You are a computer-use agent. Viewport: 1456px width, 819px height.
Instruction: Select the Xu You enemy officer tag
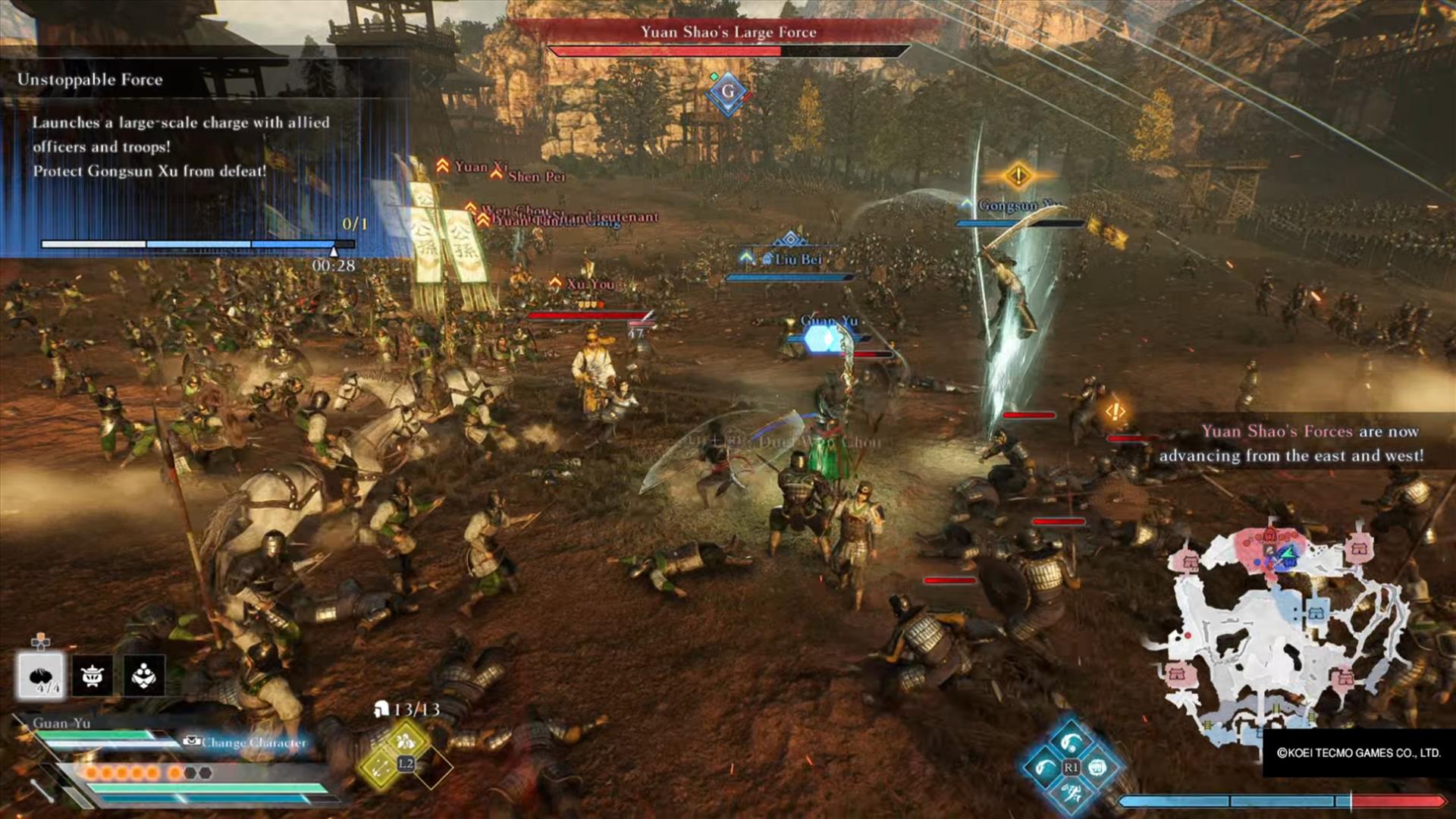(590, 284)
